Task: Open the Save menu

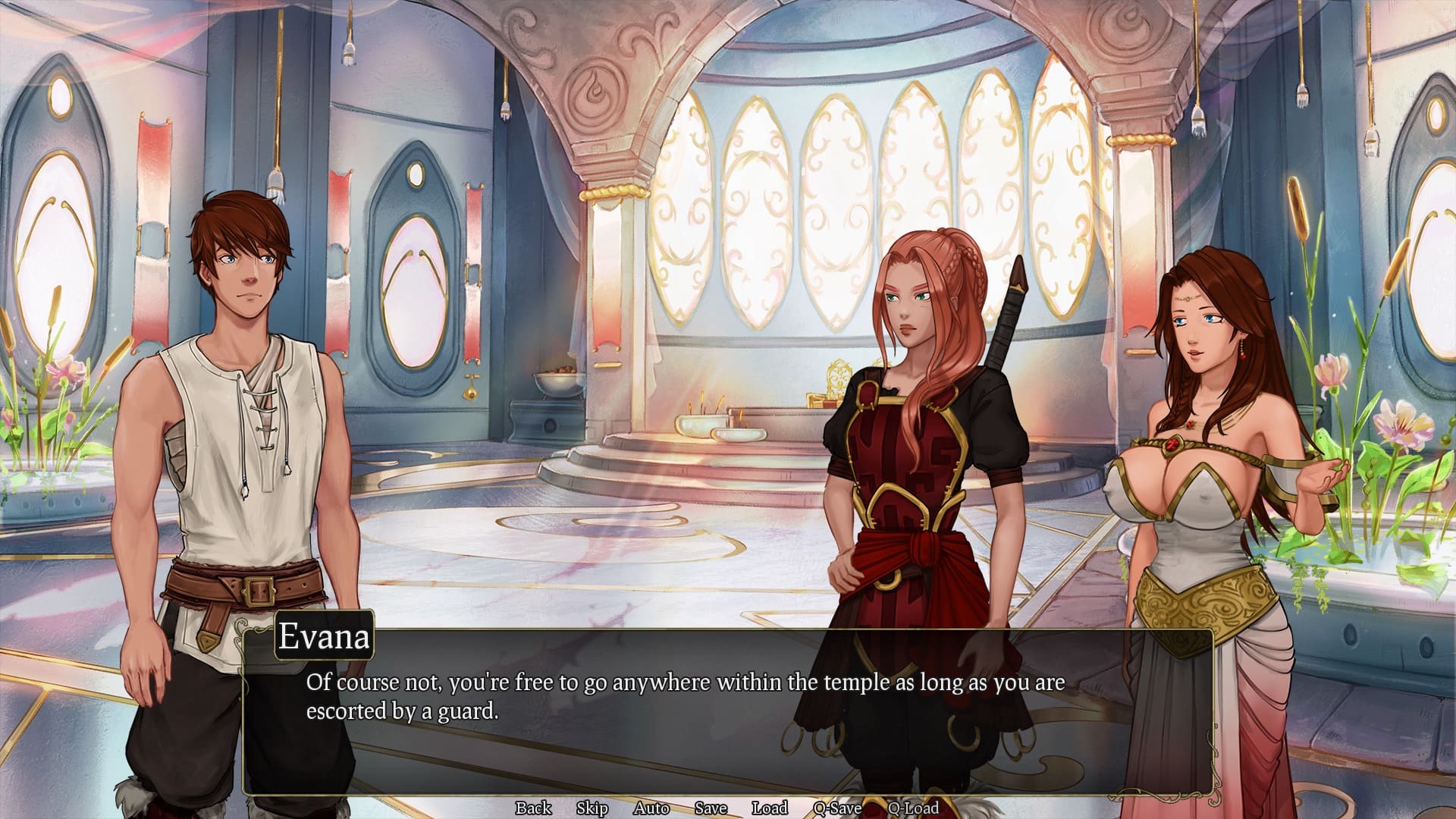Action: click(x=711, y=808)
